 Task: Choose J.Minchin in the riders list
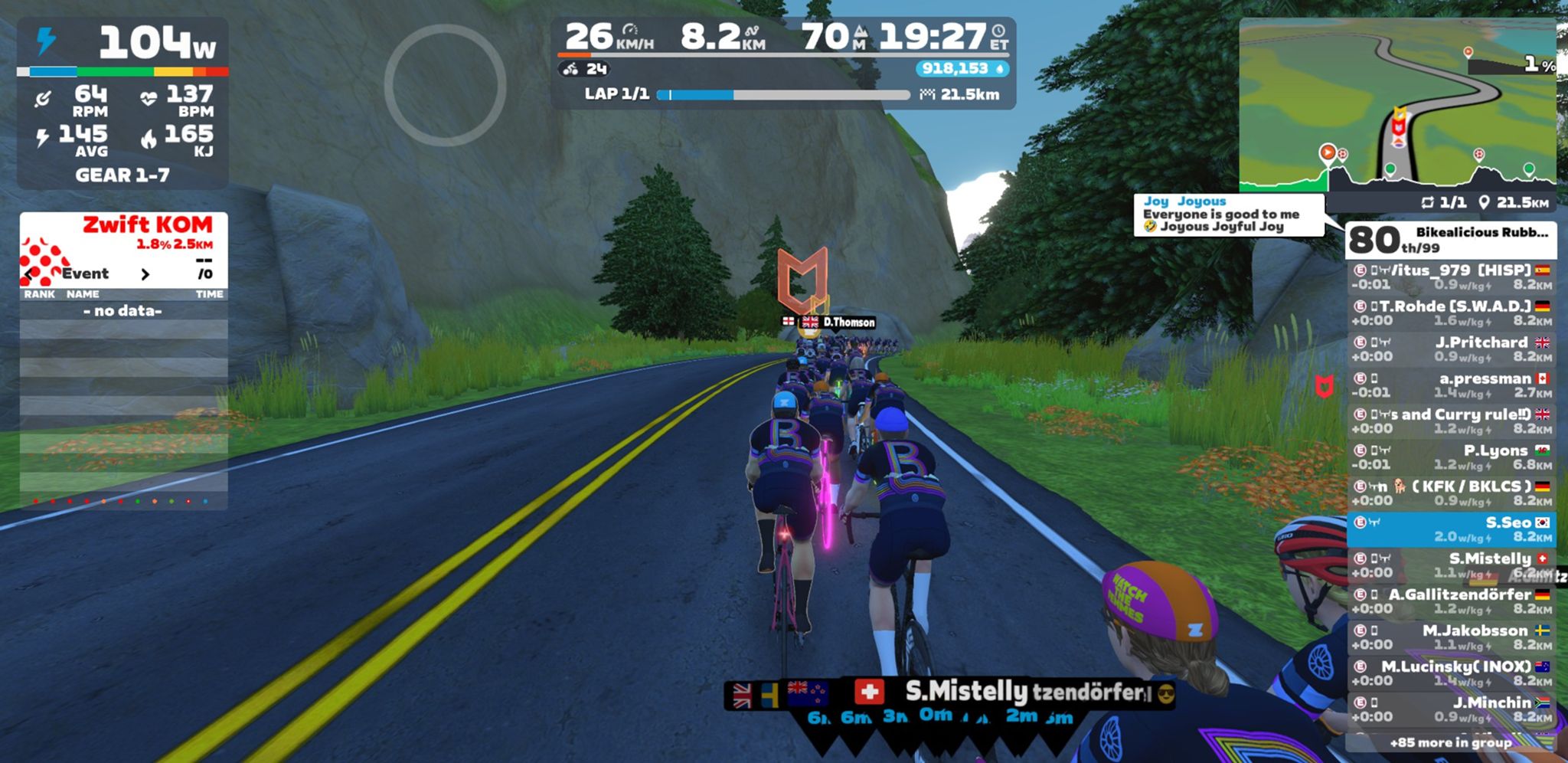coord(1451,709)
